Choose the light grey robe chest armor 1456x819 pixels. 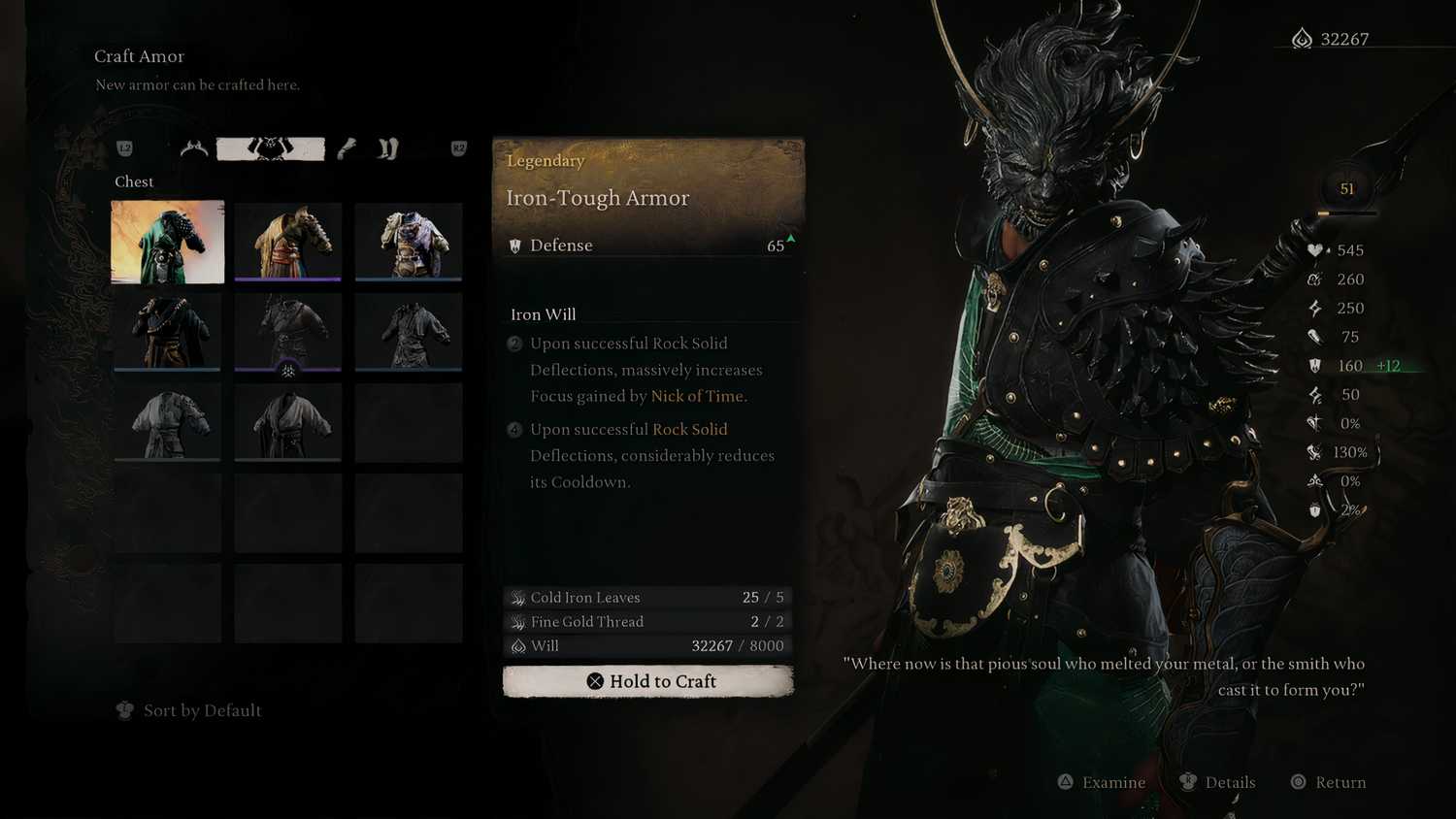coord(168,422)
